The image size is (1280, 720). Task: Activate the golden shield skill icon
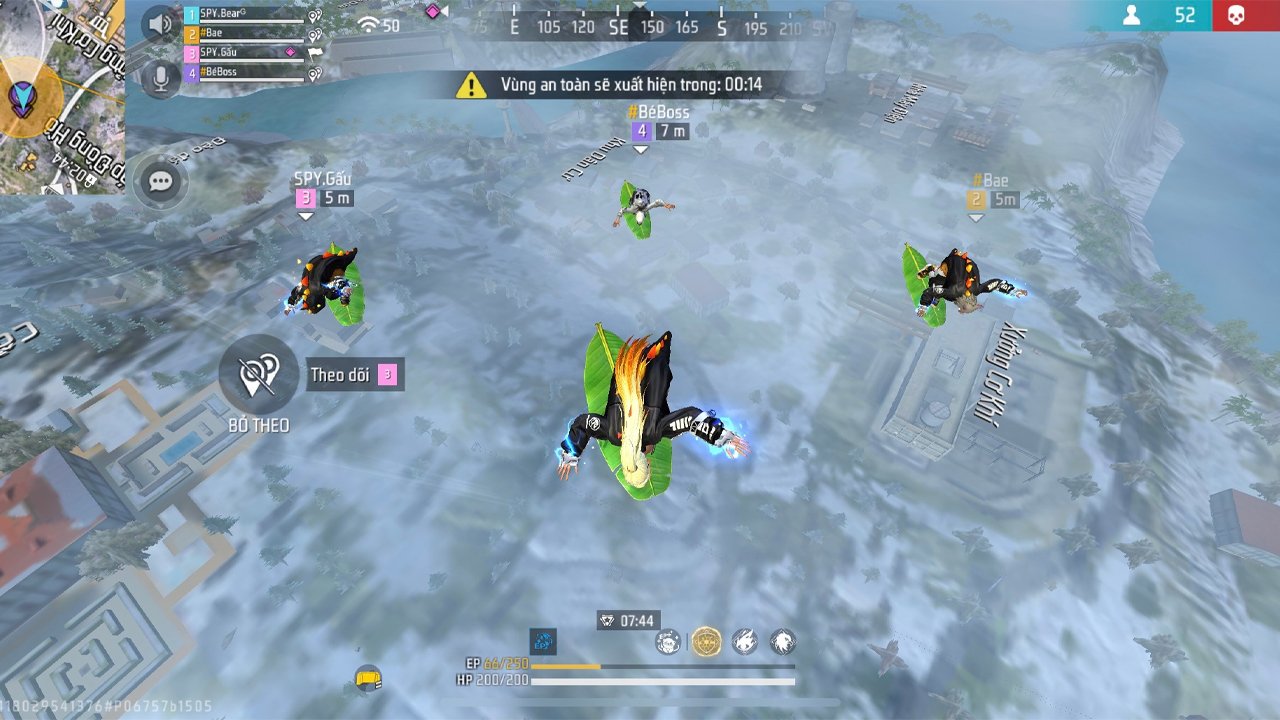click(706, 642)
